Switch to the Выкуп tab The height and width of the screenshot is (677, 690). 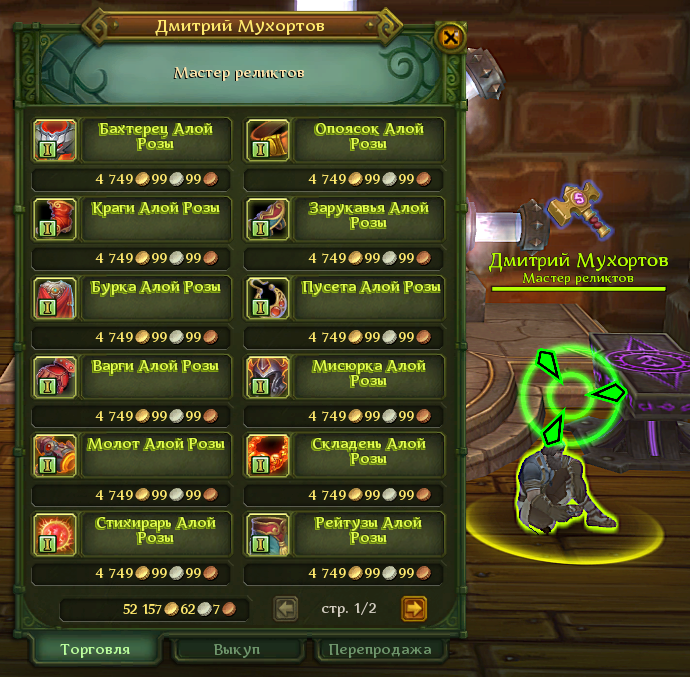(237, 649)
